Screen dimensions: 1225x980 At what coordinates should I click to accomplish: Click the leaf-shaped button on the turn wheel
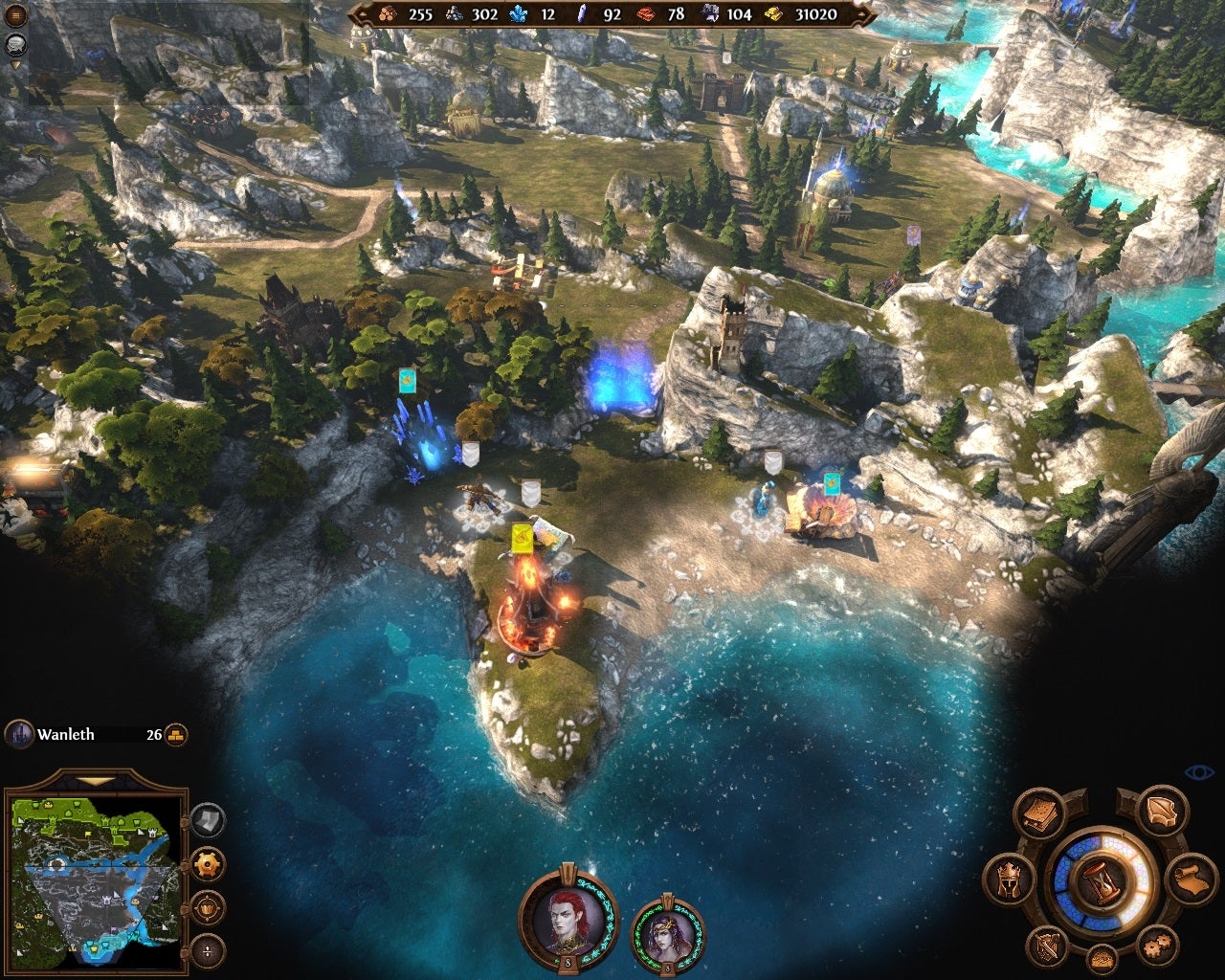(x=1163, y=814)
